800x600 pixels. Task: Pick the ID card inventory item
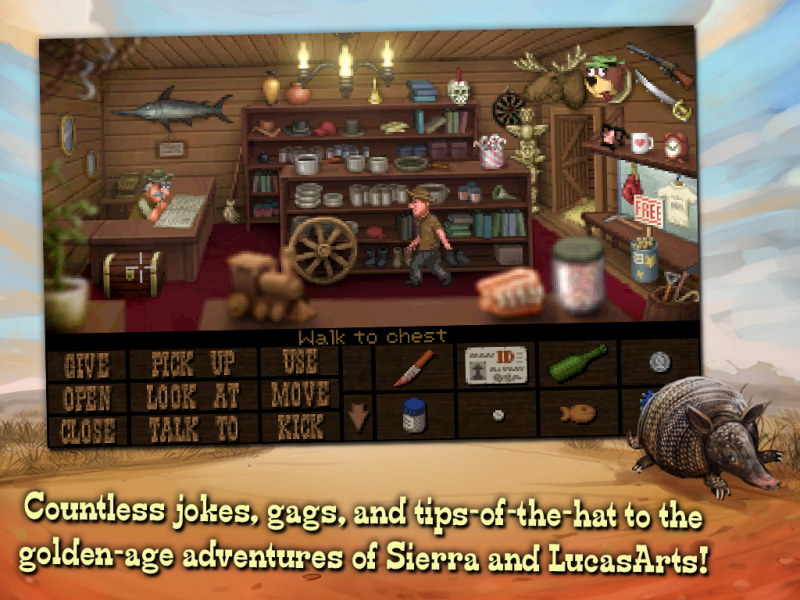496,364
